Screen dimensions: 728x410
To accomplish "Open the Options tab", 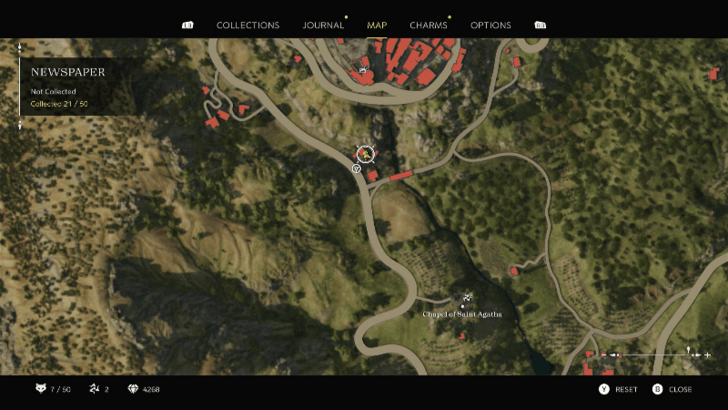I will (490, 25).
